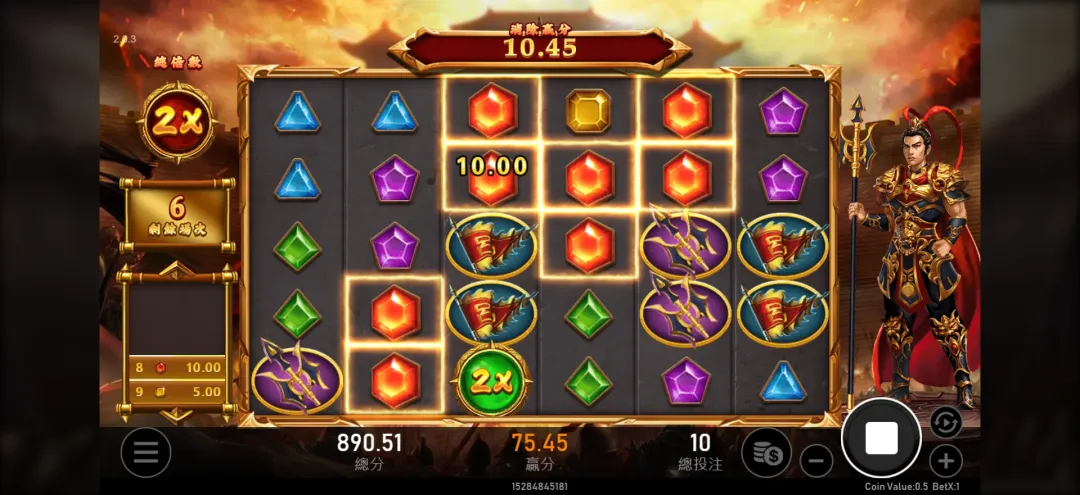
Task: Open the coin stack bet settings
Action: pos(767,452)
